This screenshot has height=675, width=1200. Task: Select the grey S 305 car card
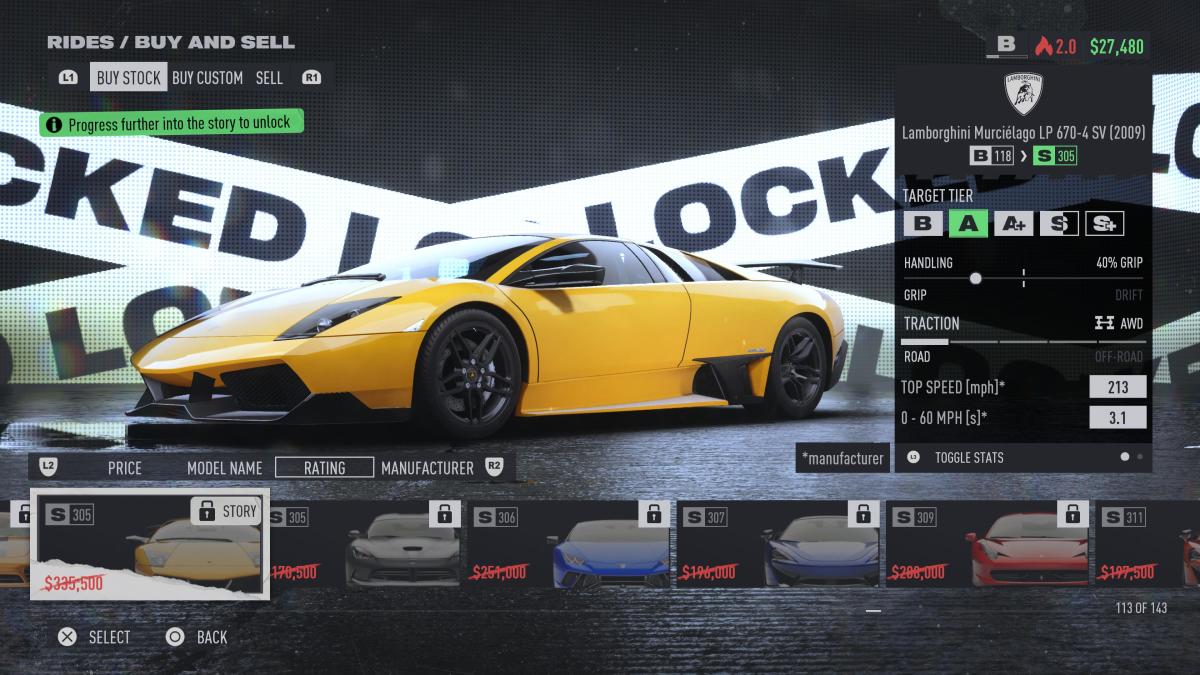point(364,544)
